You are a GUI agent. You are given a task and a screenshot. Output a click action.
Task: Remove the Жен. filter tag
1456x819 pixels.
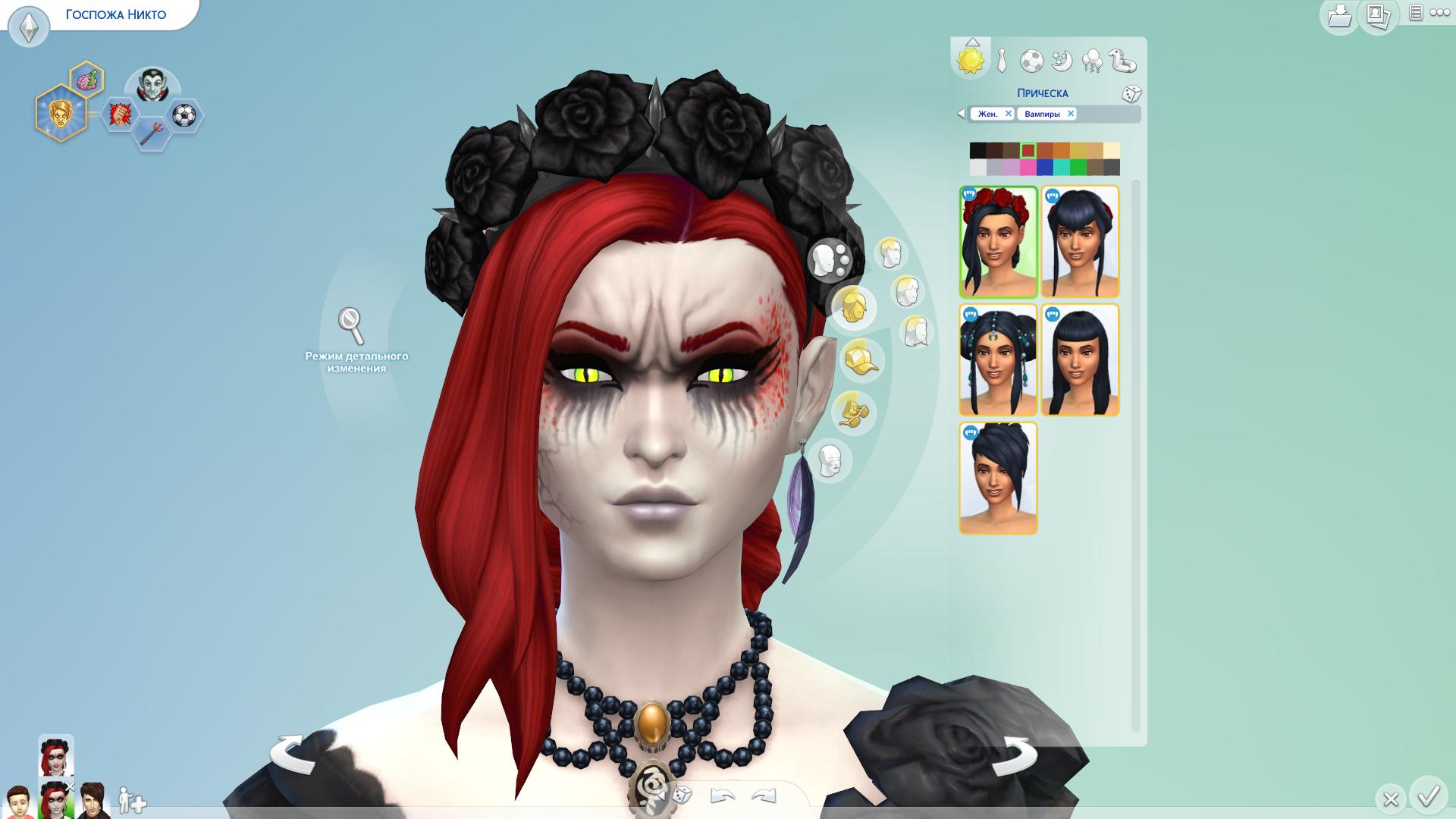tap(1008, 114)
